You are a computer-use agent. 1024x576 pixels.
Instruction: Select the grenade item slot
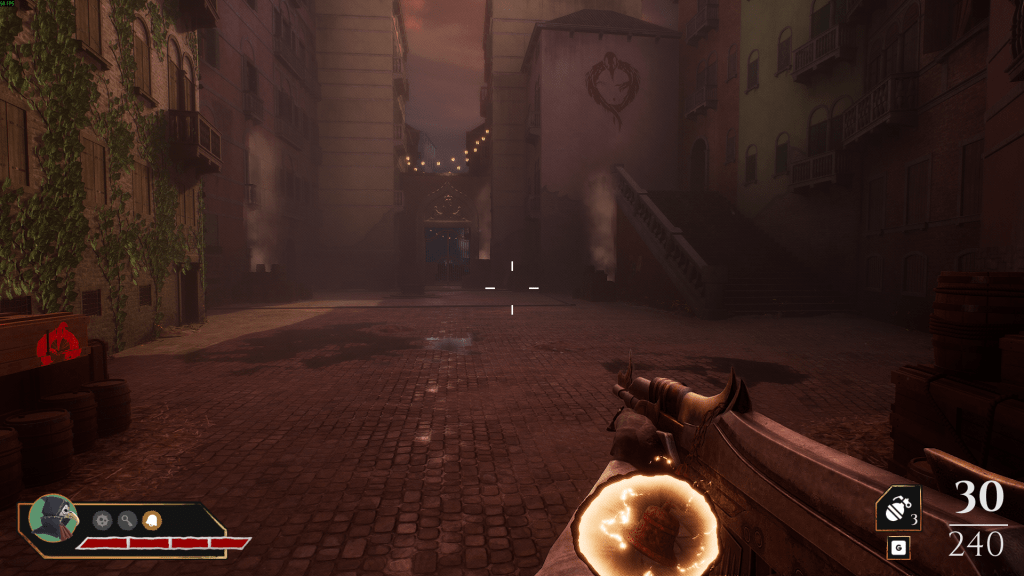point(898,509)
